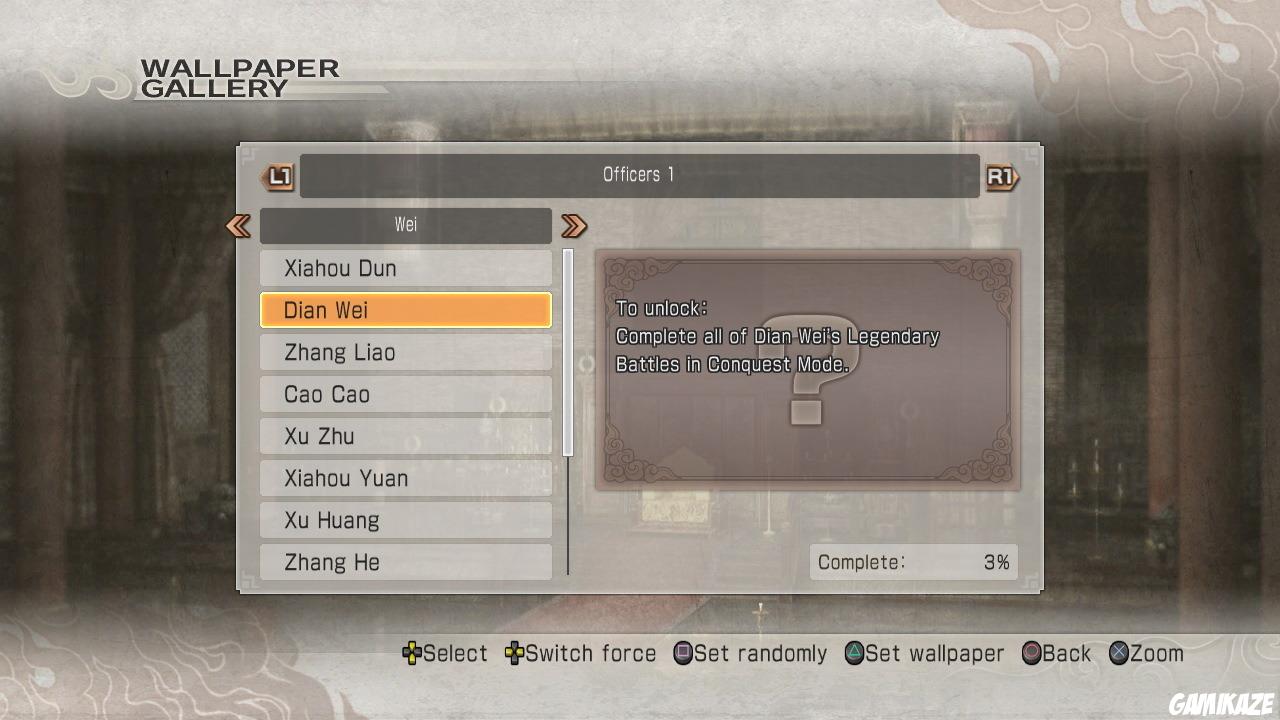Select Cao Cao from the officer list
The height and width of the screenshot is (720, 1280).
click(x=405, y=394)
